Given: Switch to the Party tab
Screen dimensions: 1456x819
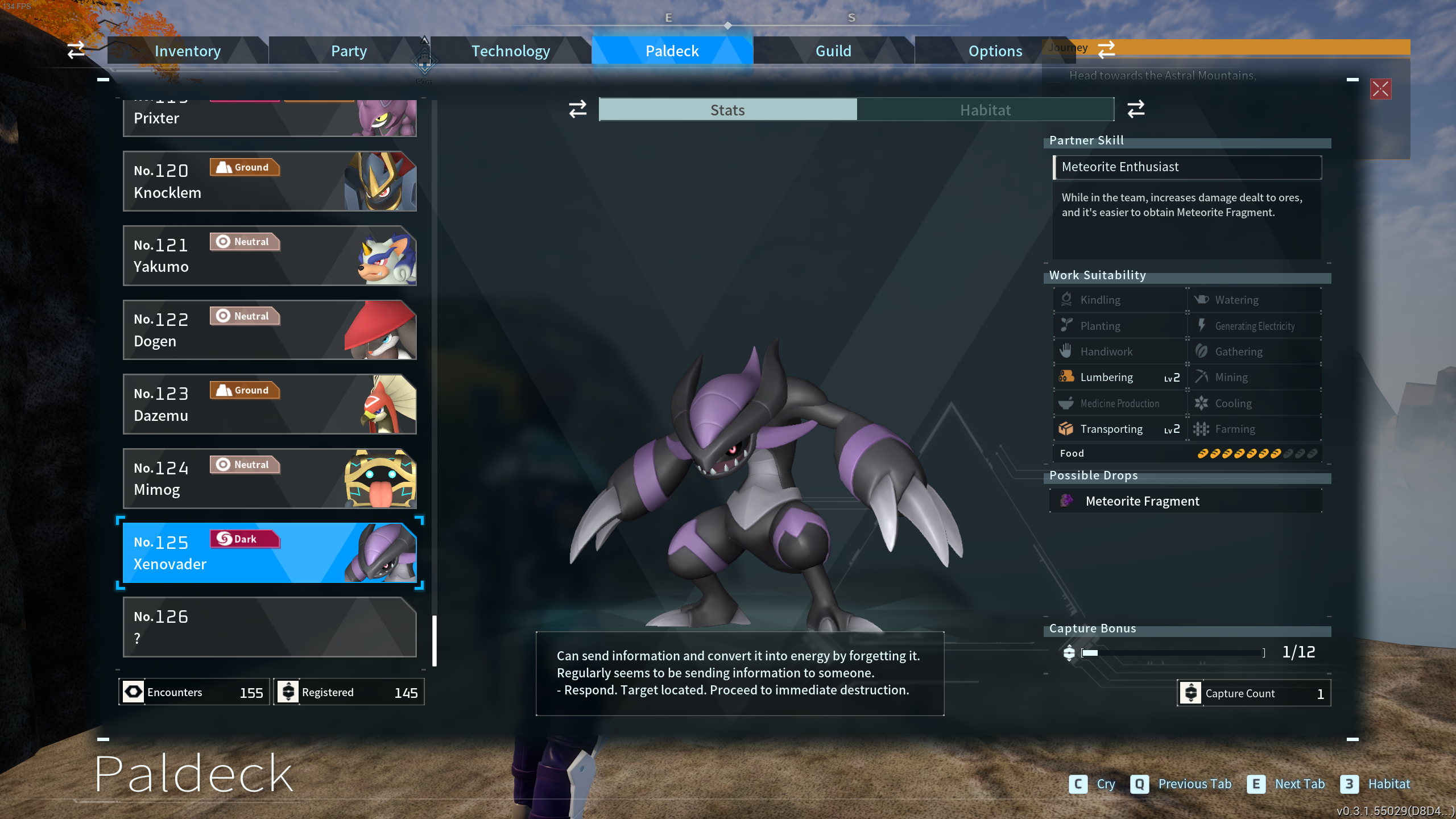Looking at the screenshot, I should pos(349,51).
